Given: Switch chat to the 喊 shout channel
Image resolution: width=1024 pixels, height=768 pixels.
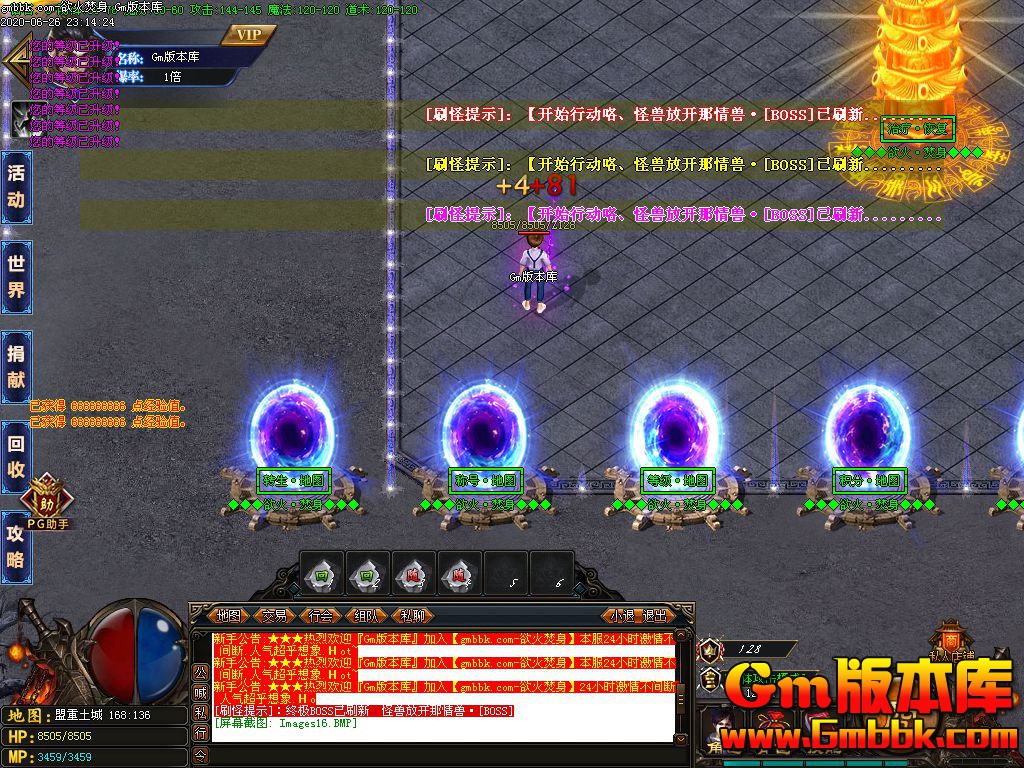Looking at the screenshot, I should pos(200,691).
